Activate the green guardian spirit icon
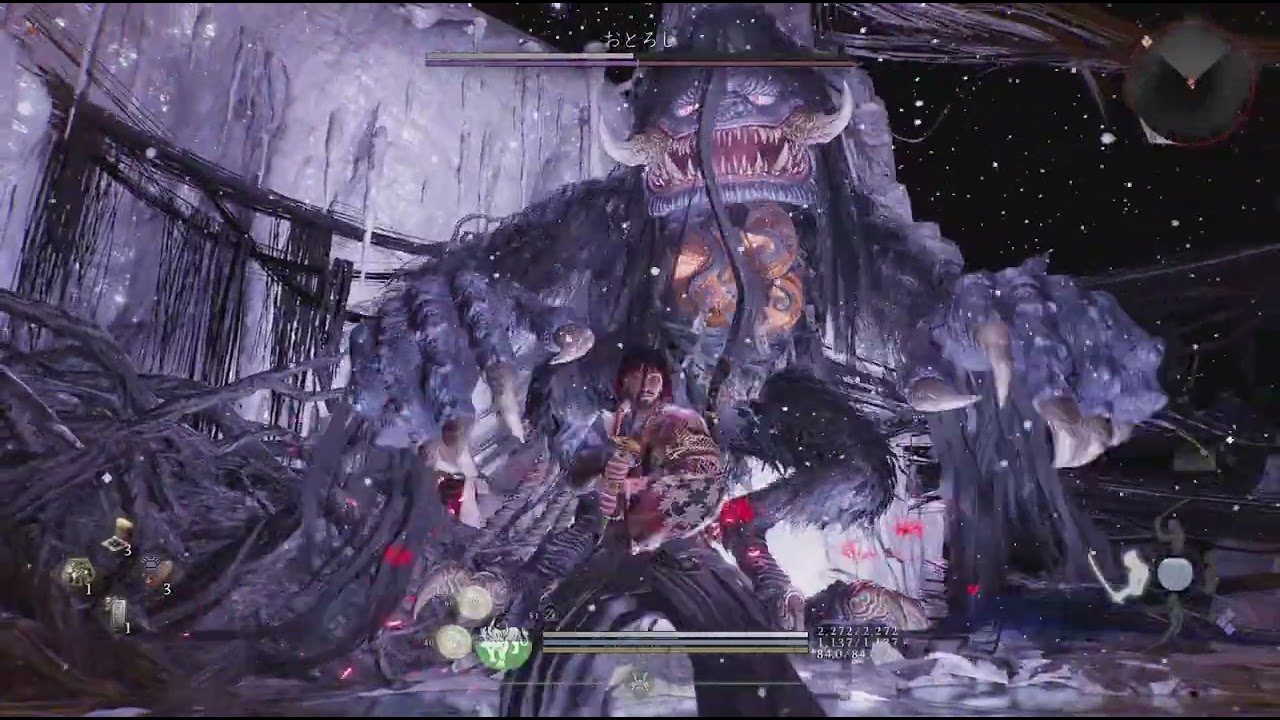This screenshot has height=720, width=1280. (x=503, y=648)
